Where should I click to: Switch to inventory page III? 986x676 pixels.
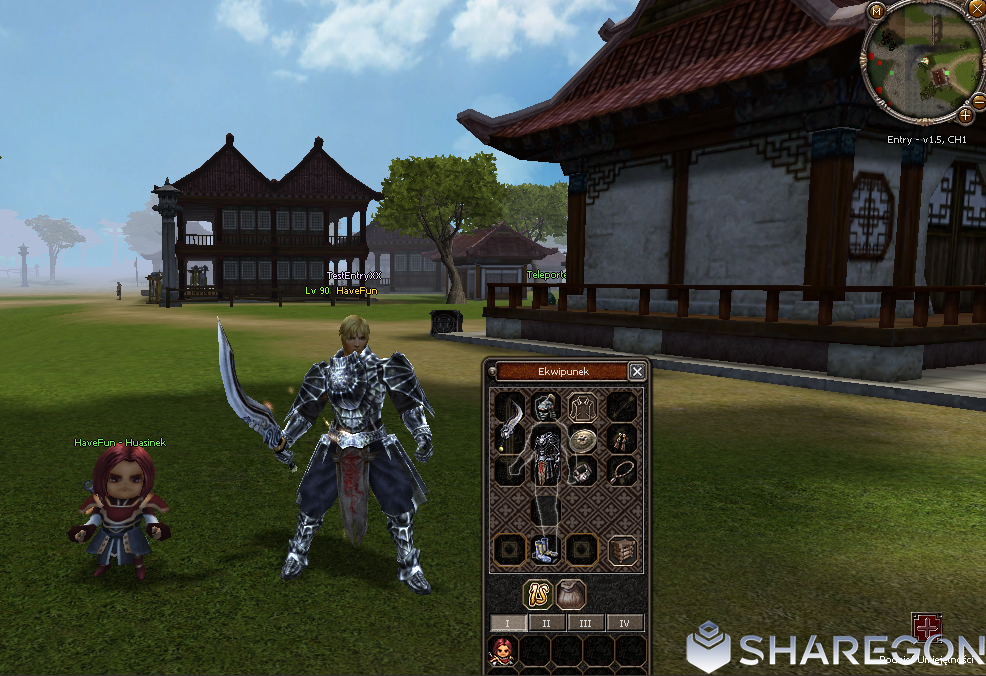point(586,623)
